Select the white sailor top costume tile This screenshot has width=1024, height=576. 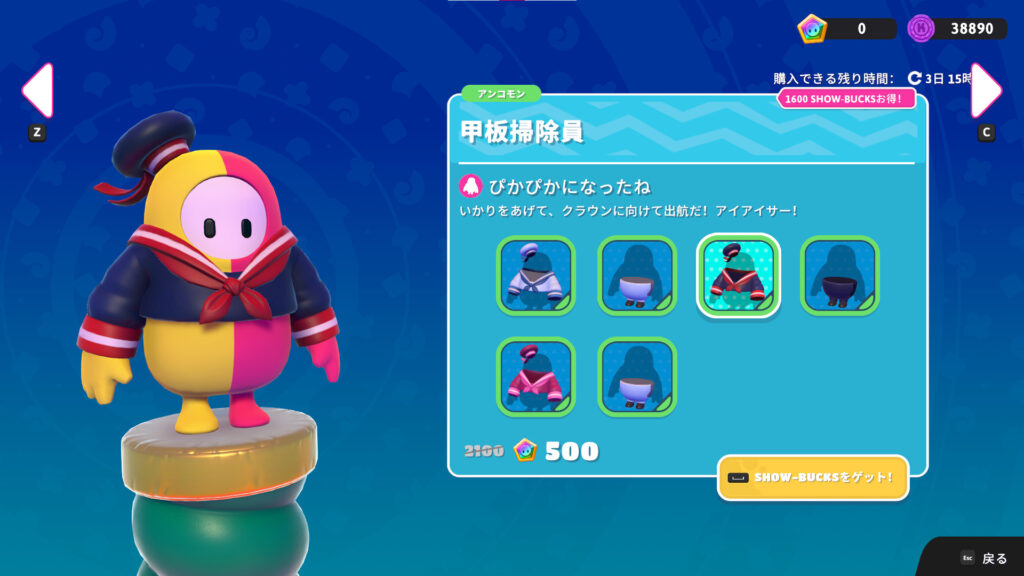tap(536, 275)
